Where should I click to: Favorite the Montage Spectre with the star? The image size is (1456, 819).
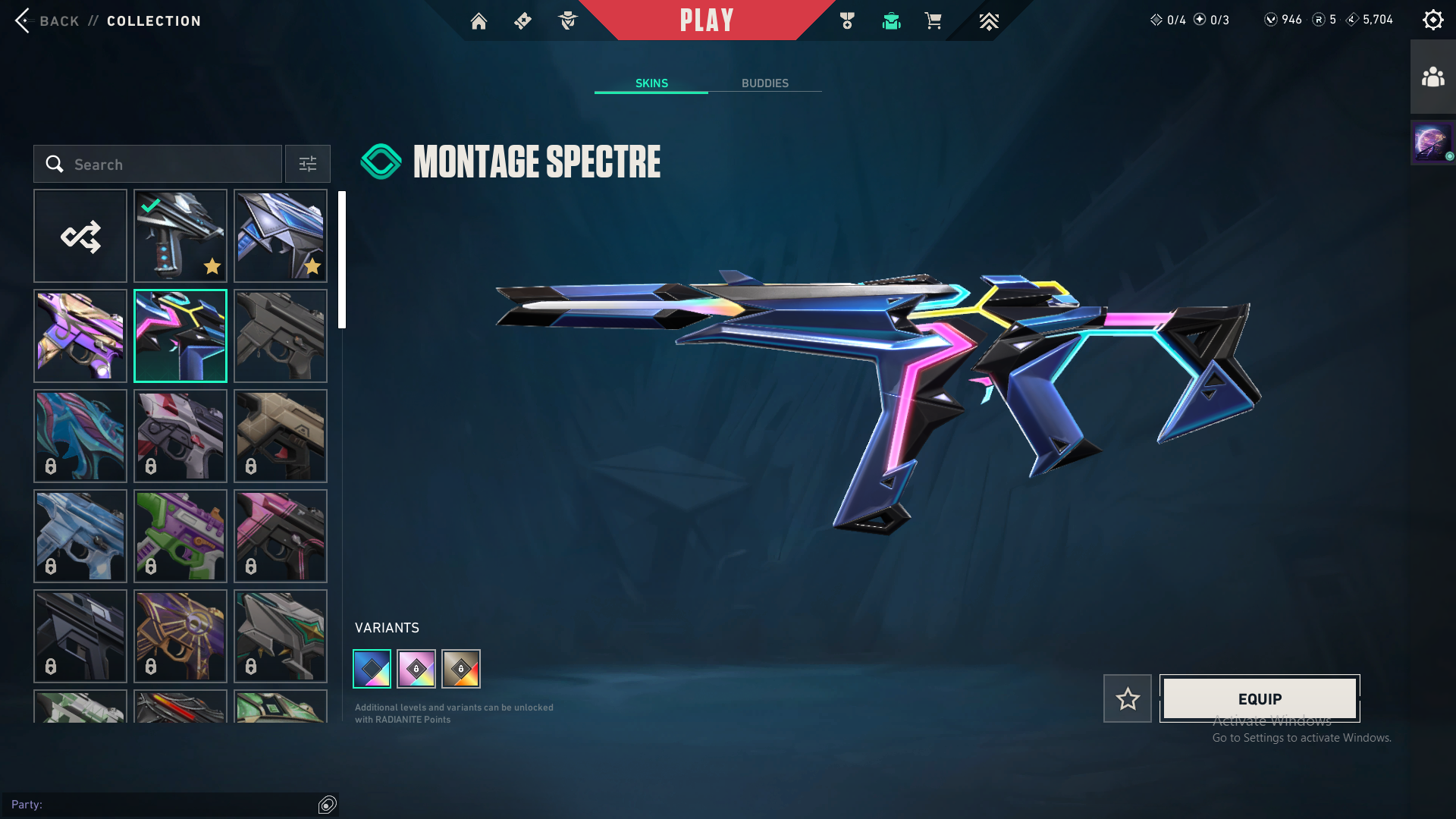(x=1127, y=698)
